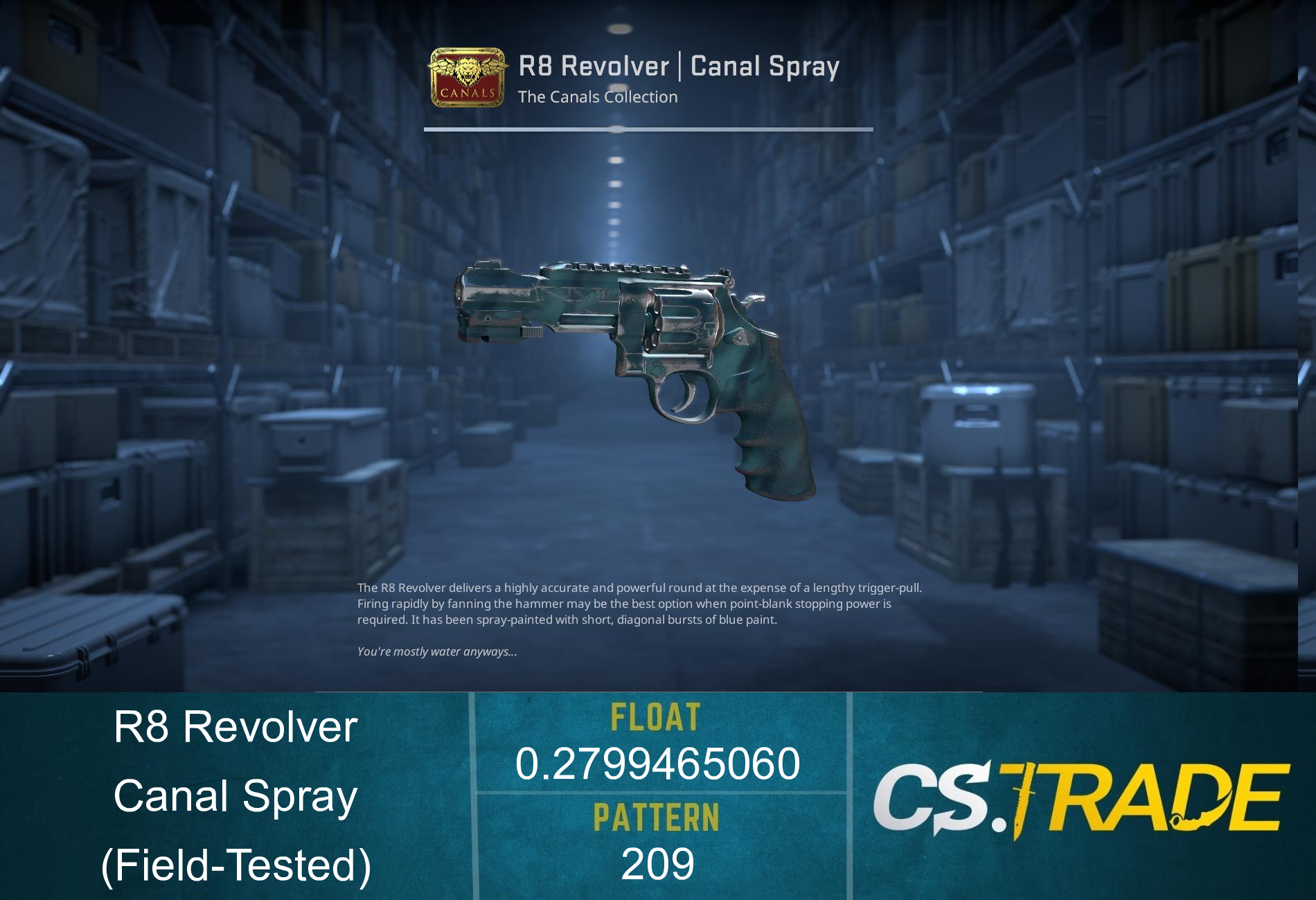Viewport: 1316px width, 900px height.
Task: Click the float value 0.2799465060
Action: pos(658,765)
